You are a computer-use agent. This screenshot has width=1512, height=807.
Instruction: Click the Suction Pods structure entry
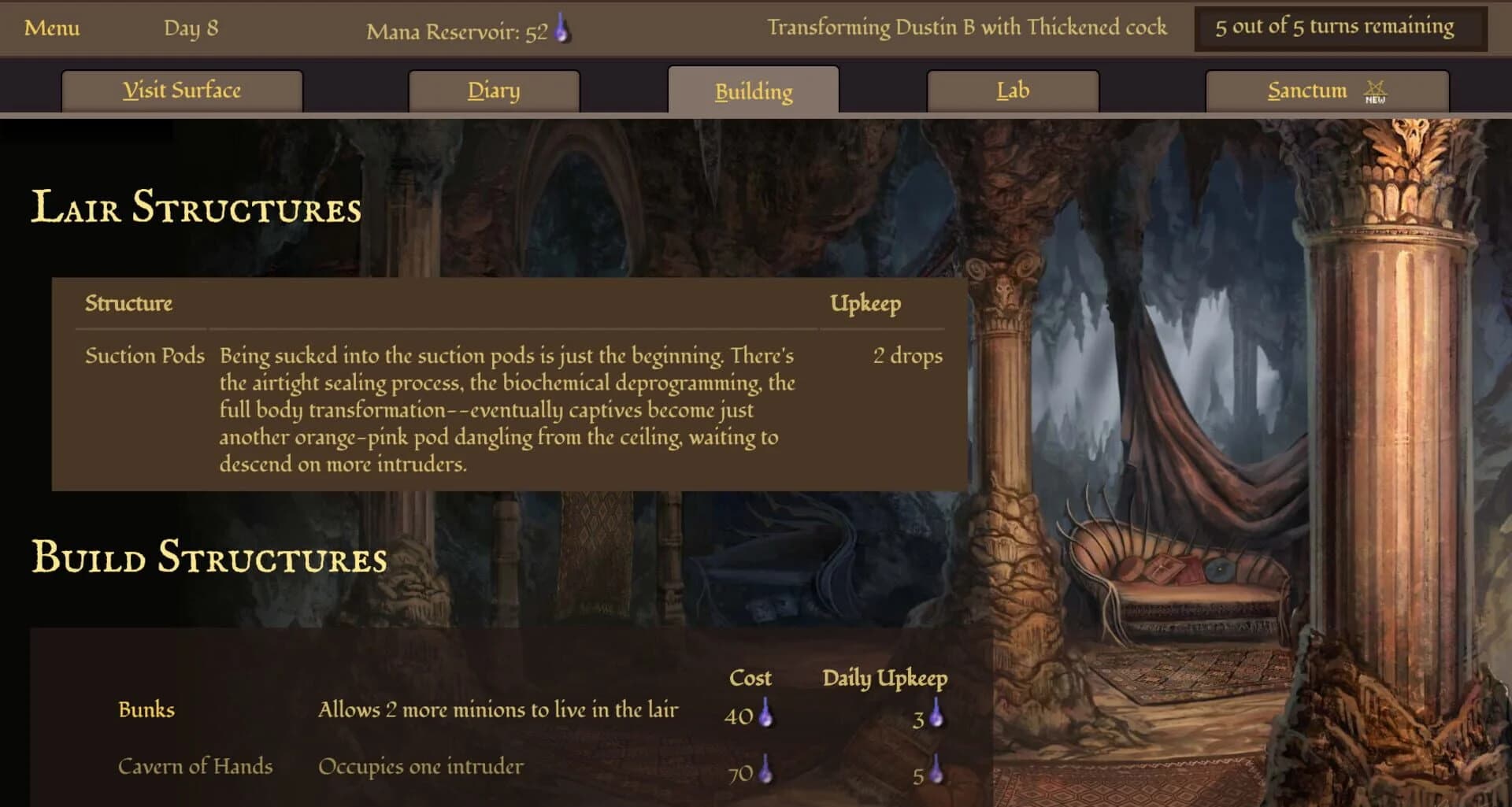[x=143, y=356]
